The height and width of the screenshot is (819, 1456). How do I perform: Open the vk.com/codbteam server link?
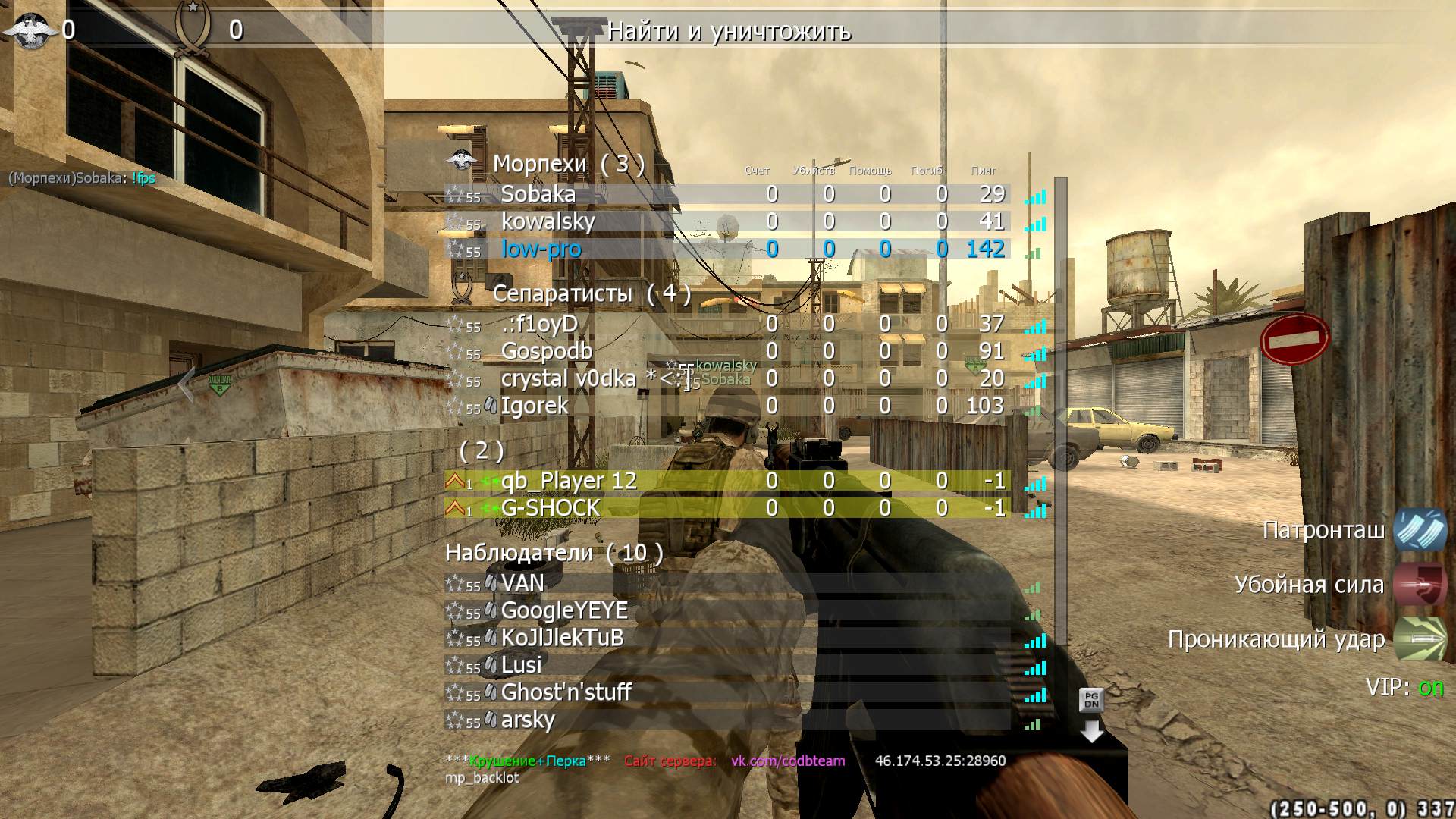[787, 761]
